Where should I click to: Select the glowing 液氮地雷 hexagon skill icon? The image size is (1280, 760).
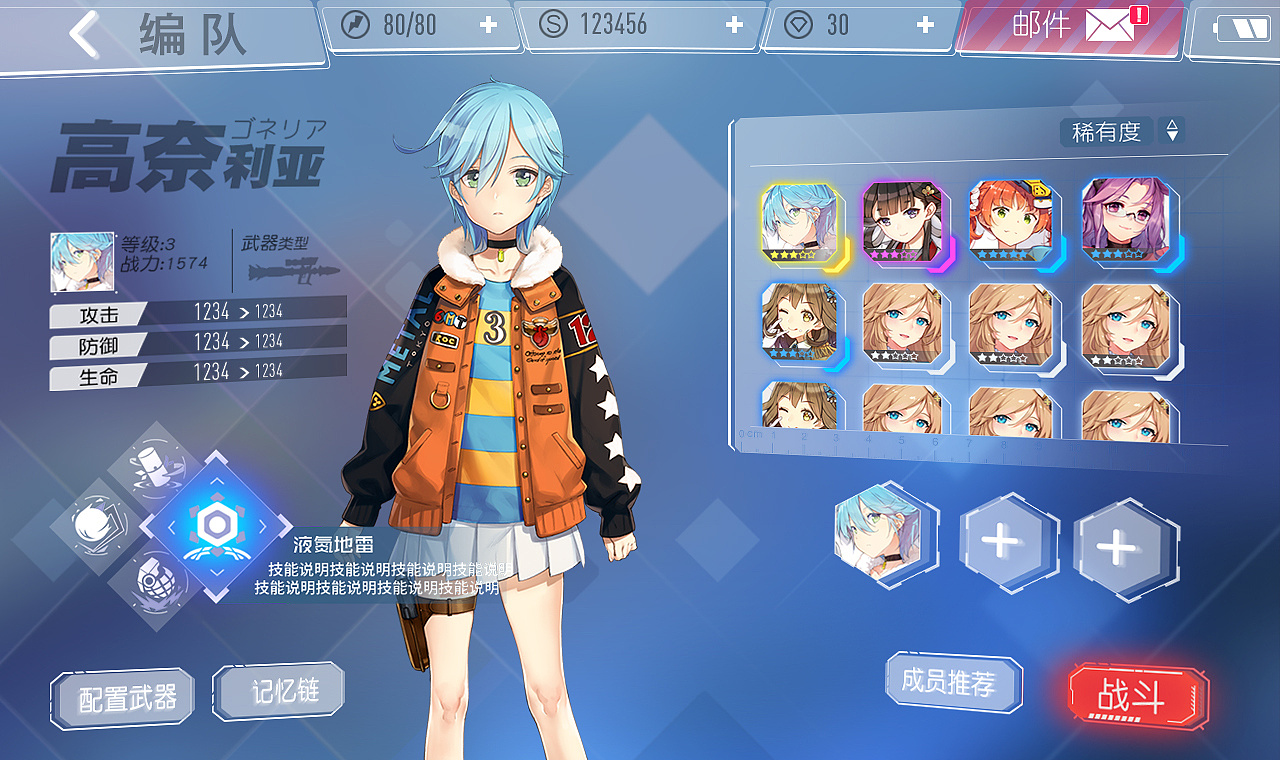click(x=219, y=527)
